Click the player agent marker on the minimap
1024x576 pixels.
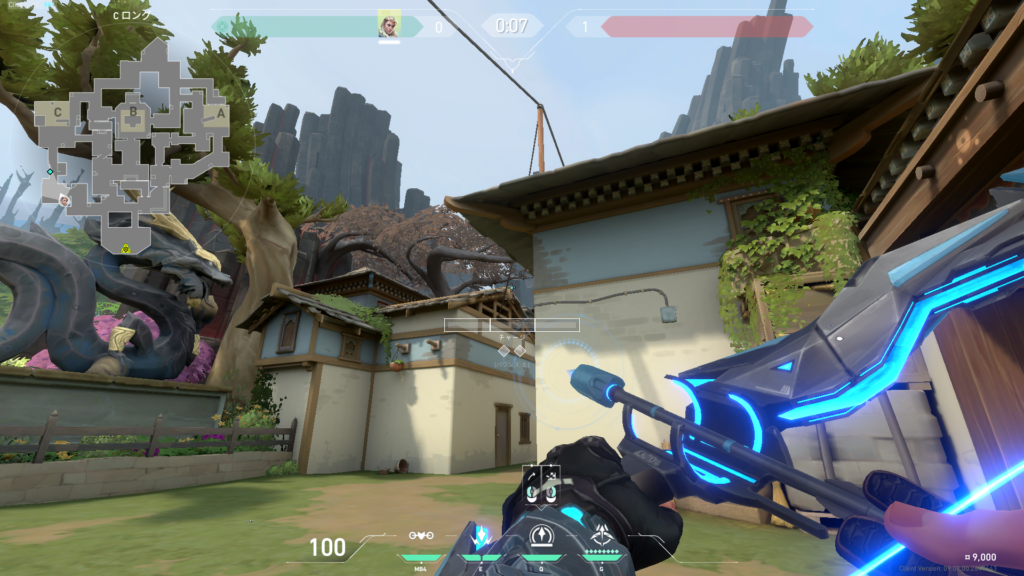click(x=64, y=199)
